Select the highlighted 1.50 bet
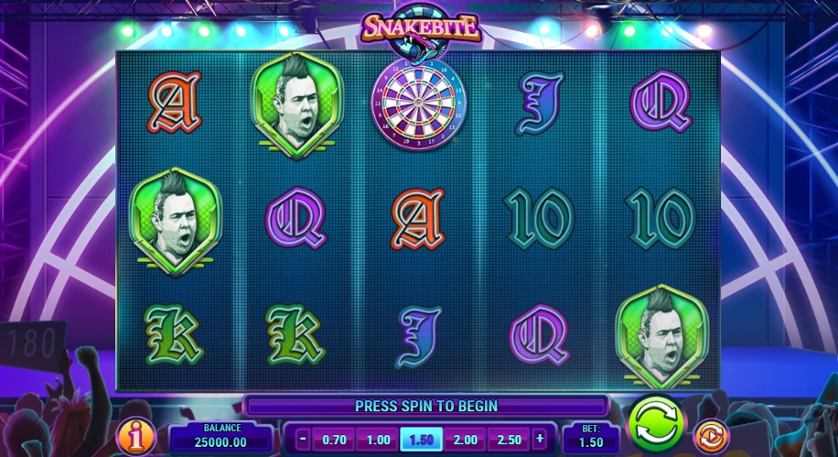 pos(421,439)
